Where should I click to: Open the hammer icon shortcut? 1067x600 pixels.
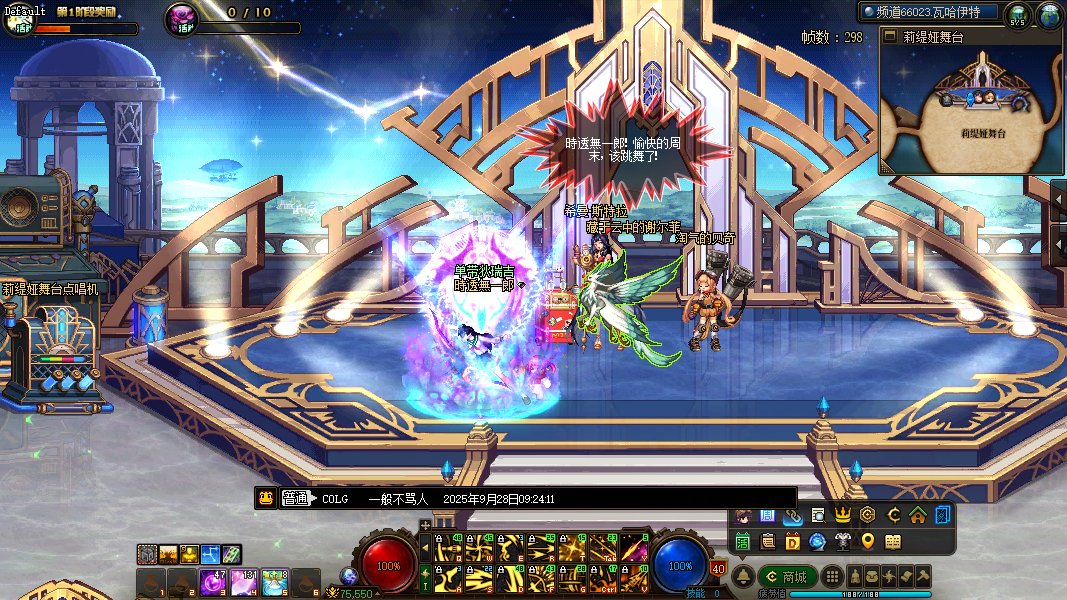click(x=923, y=577)
